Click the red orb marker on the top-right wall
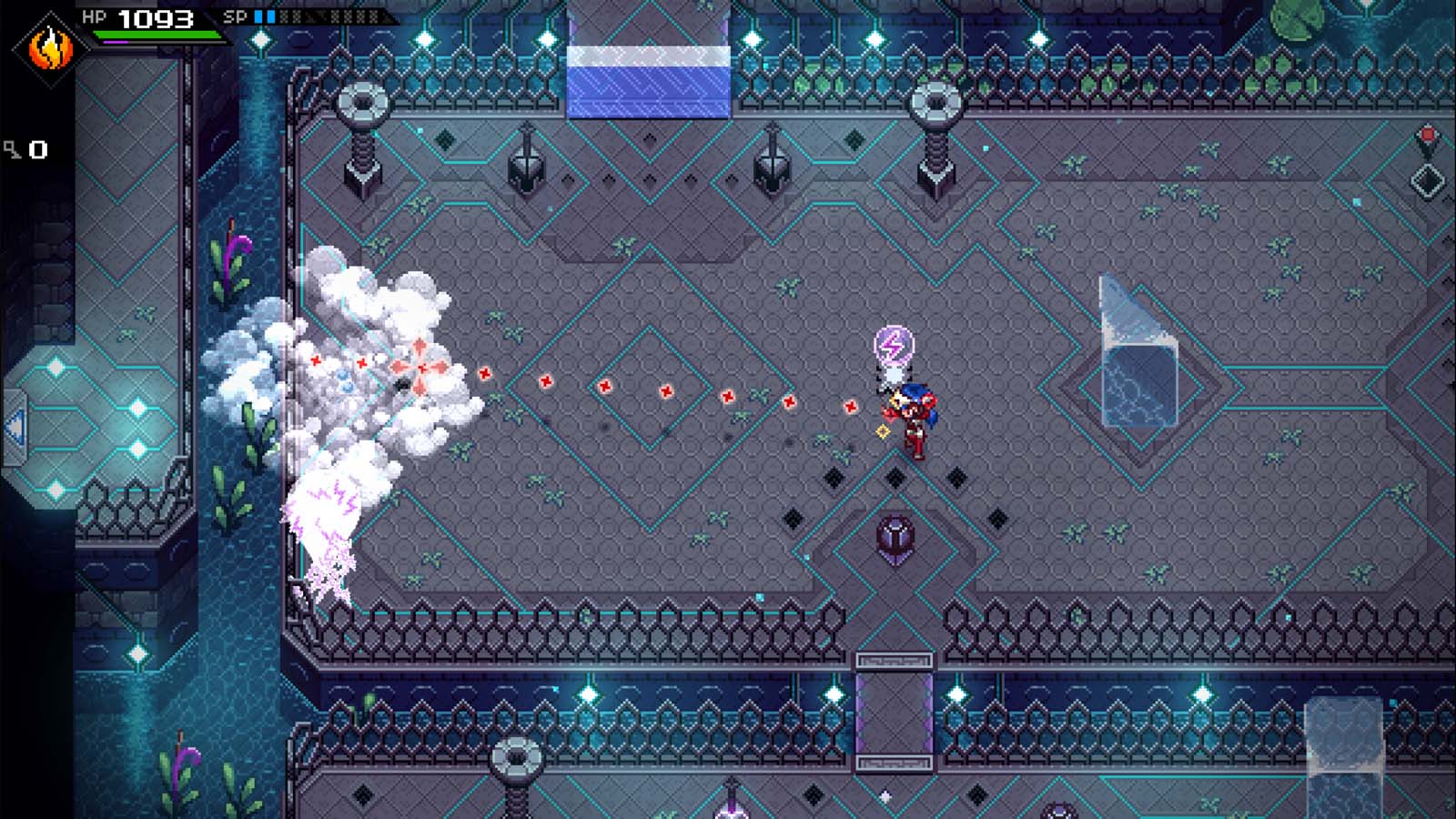The image size is (1456, 819). coord(1428,134)
